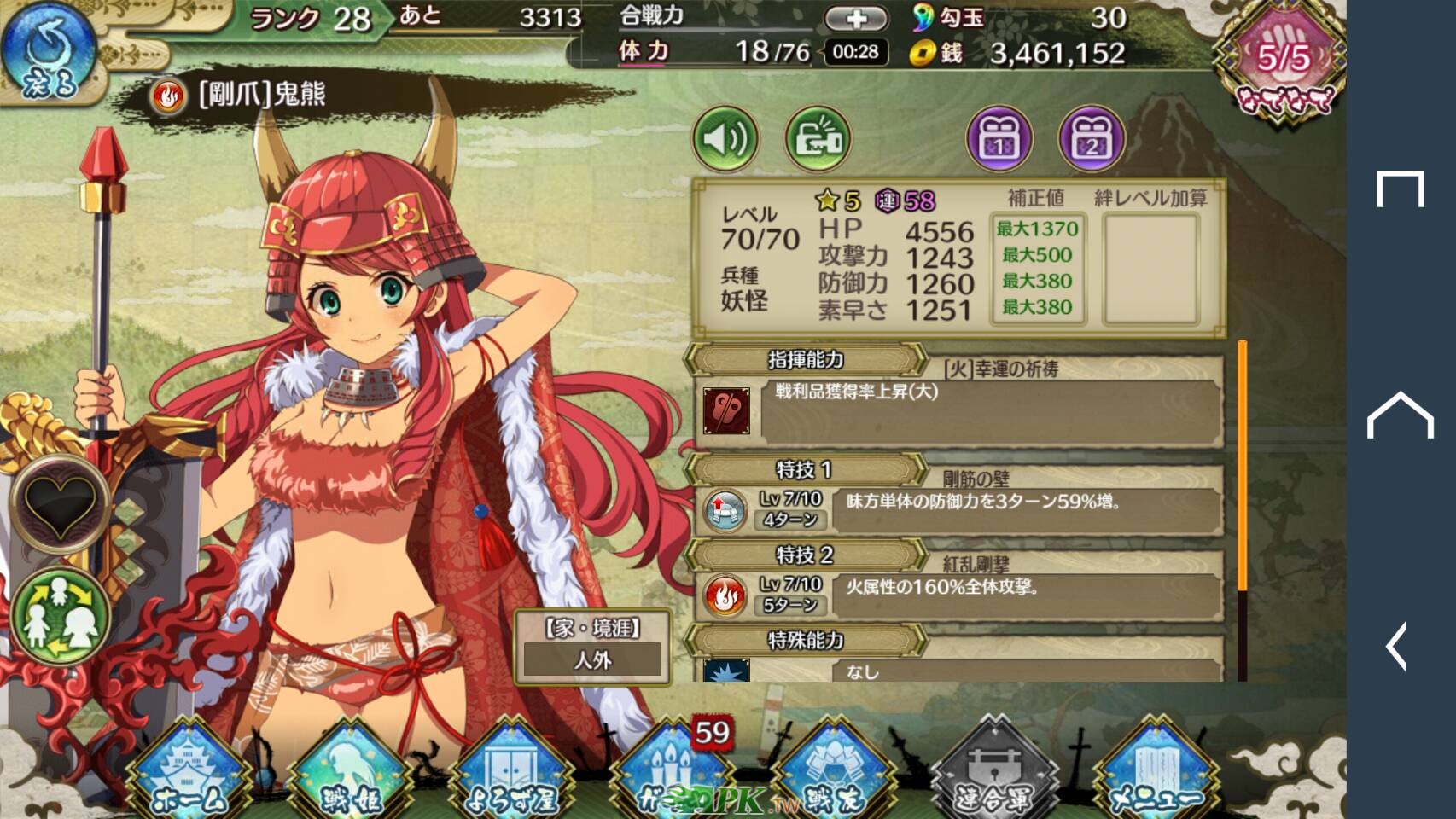
Task: Click the green character swap button
Action: (60, 616)
